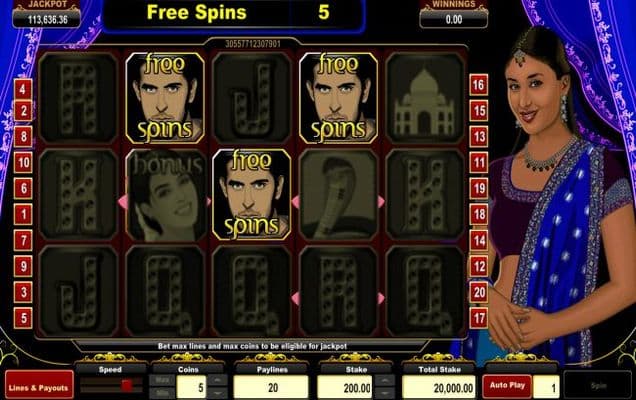
Task: Highlight payline 5 marker
Action: click(x=22, y=318)
